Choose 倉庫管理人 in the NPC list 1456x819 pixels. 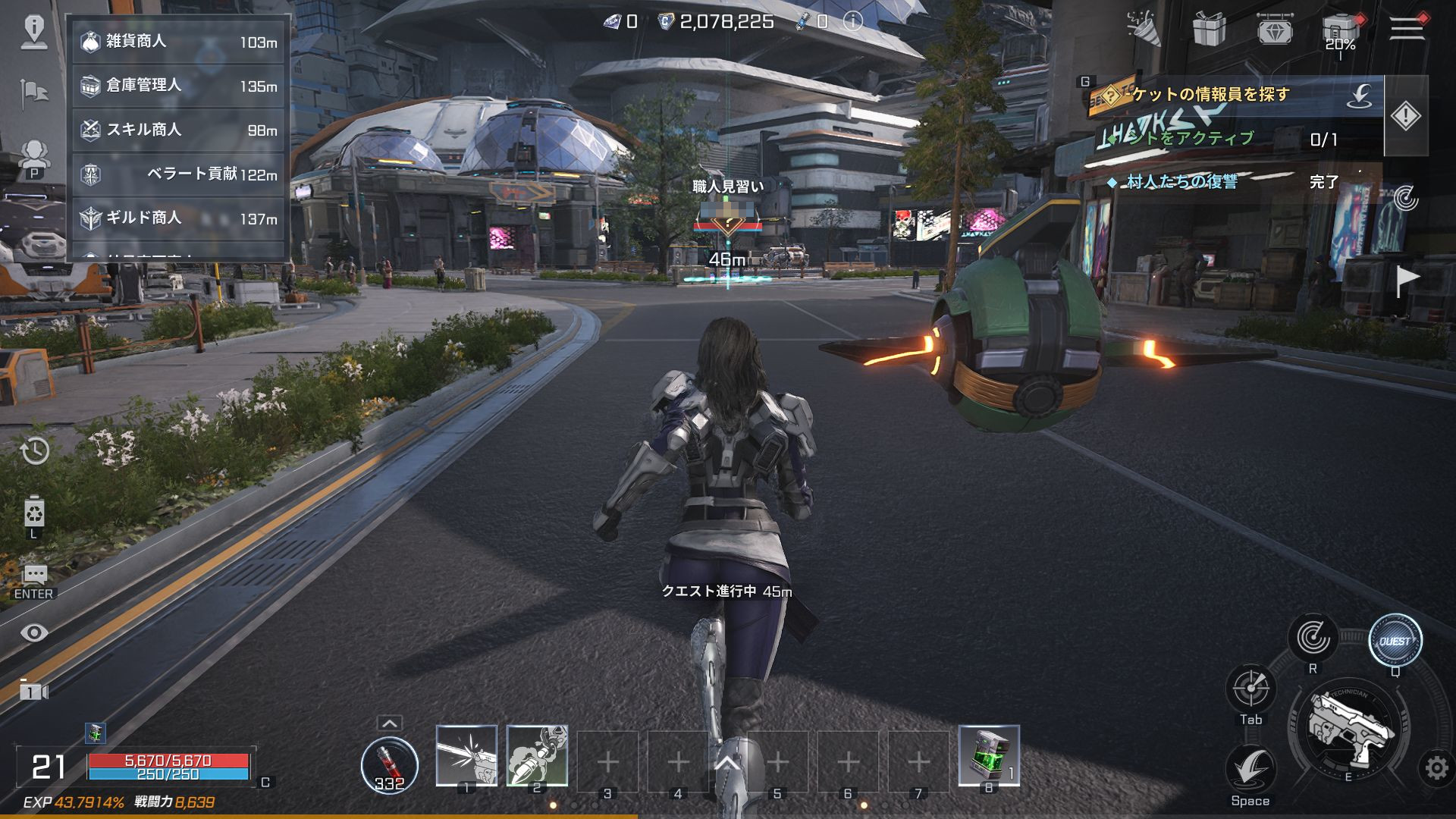(x=178, y=86)
